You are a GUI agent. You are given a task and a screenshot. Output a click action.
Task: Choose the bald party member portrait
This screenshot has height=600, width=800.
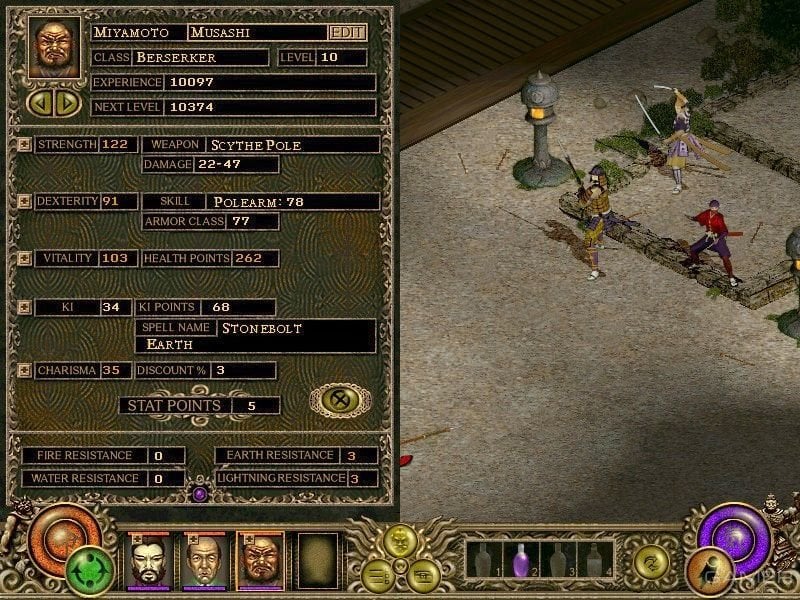(204, 562)
